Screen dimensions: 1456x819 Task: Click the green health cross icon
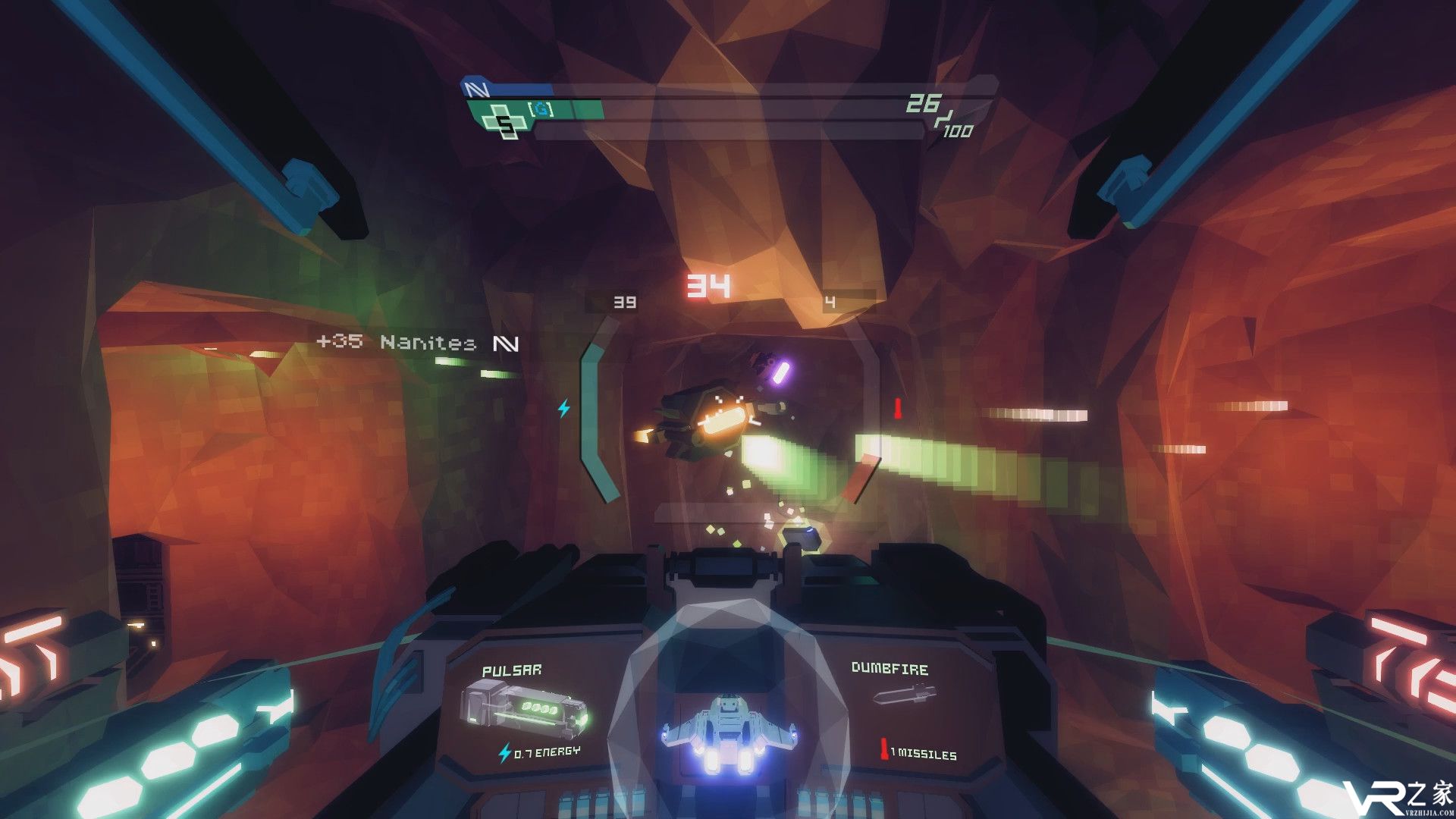[x=504, y=122]
